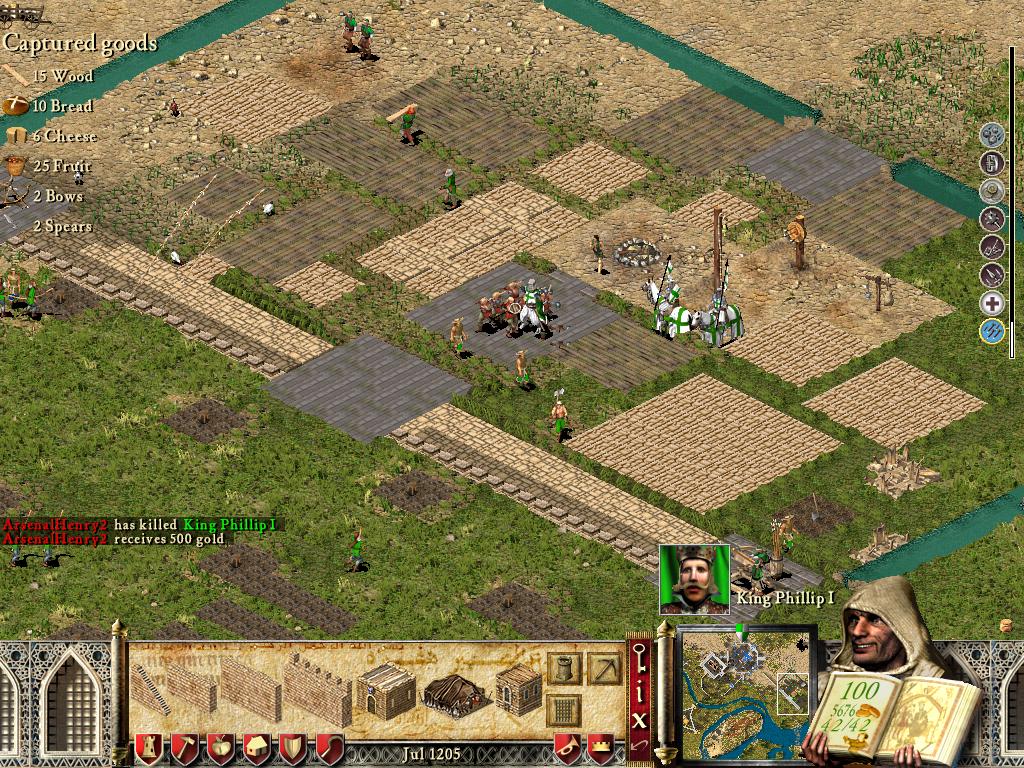
Task: Click the minimap to move the view
Action: 745,692
